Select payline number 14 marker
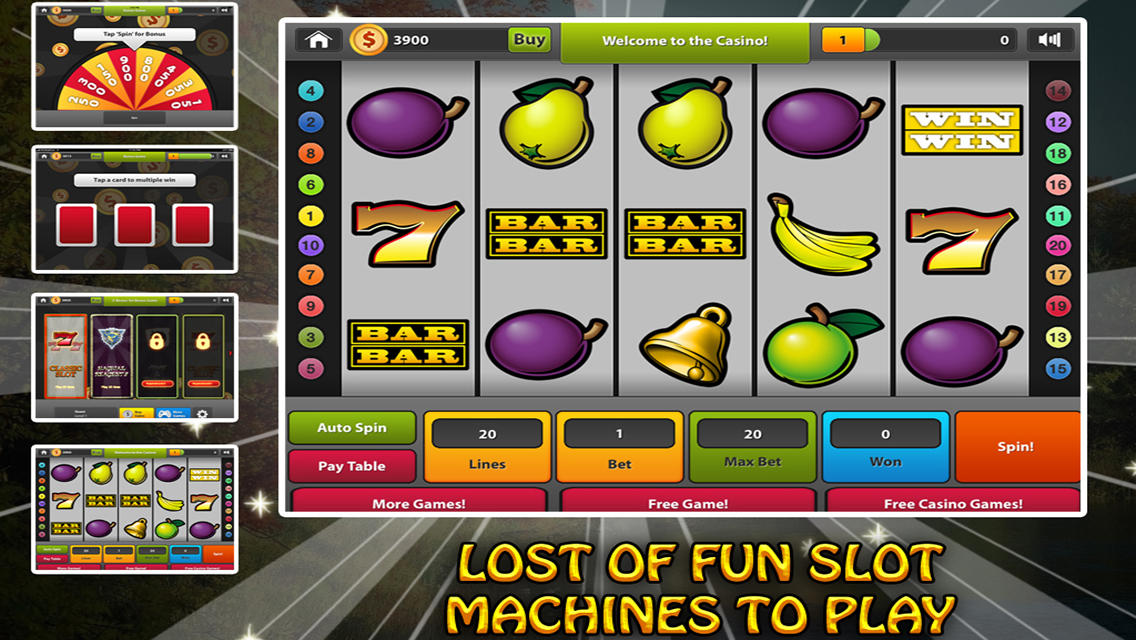This screenshot has height=640, width=1136. (1058, 91)
